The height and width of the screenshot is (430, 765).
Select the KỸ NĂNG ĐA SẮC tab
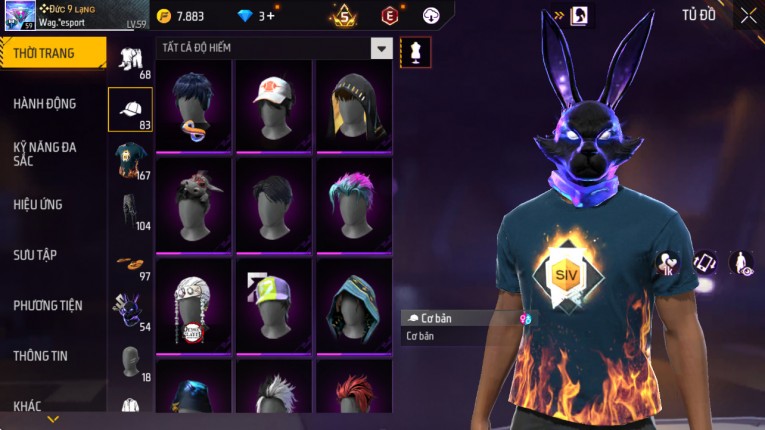pos(45,153)
